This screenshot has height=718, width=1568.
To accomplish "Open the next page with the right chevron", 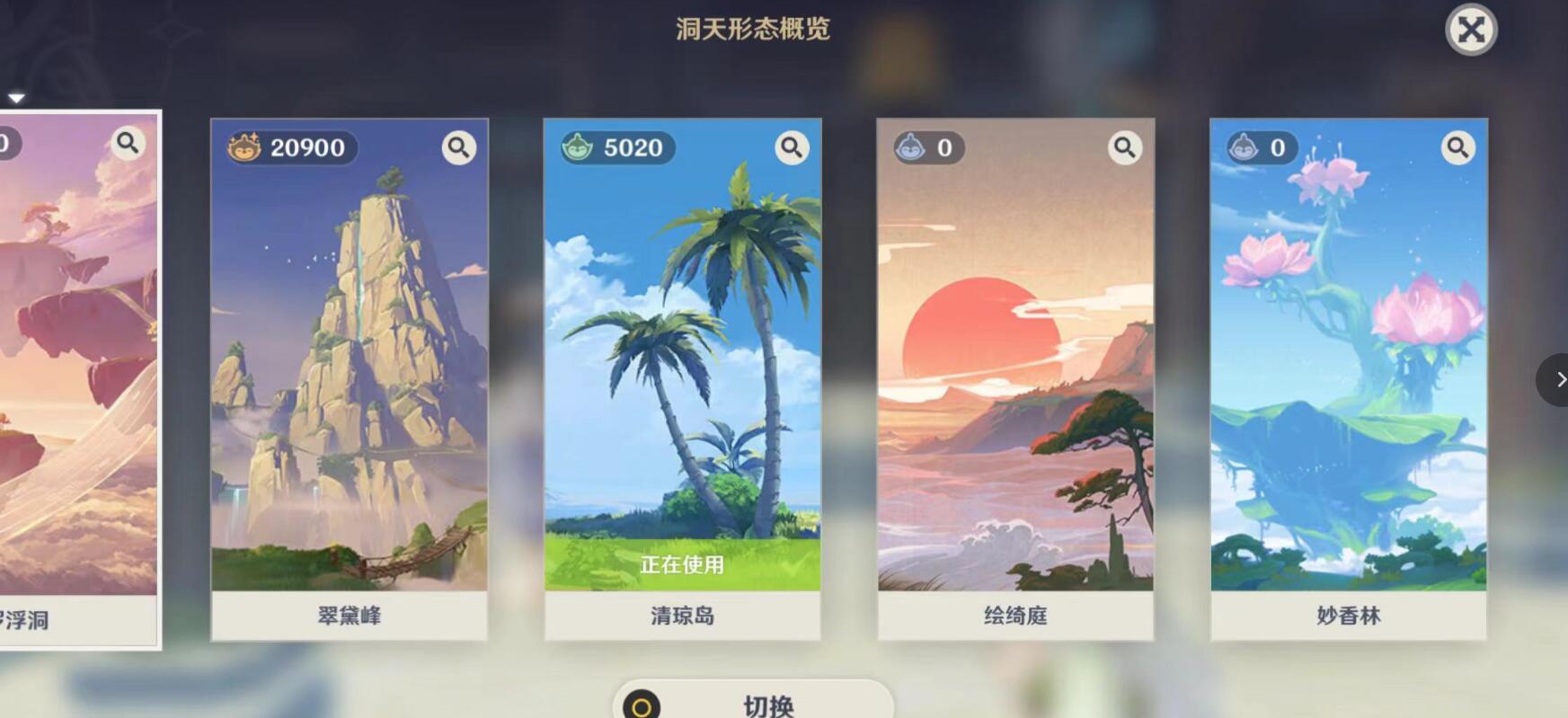I will pyautogui.click(x=1561, y=380).
